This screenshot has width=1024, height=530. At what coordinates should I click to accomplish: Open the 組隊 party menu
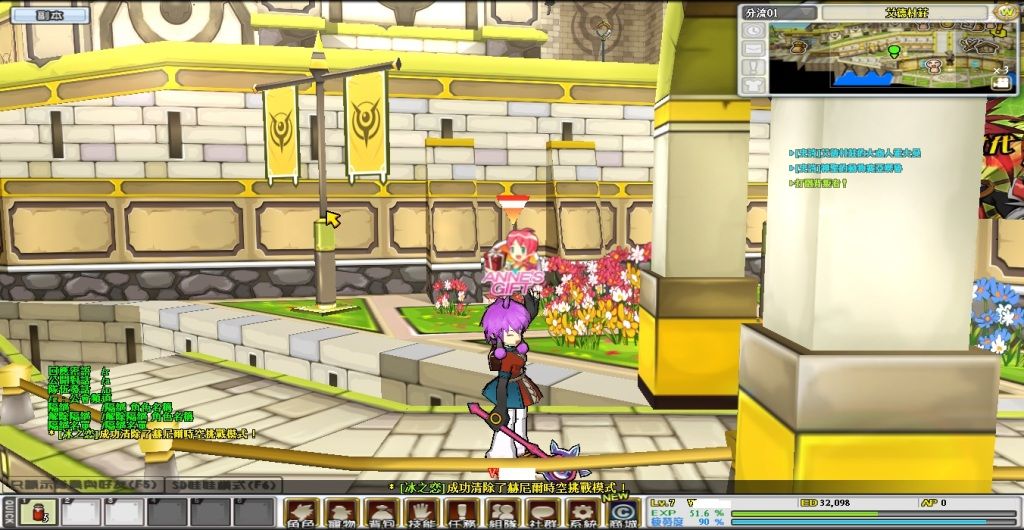point(503,512)
